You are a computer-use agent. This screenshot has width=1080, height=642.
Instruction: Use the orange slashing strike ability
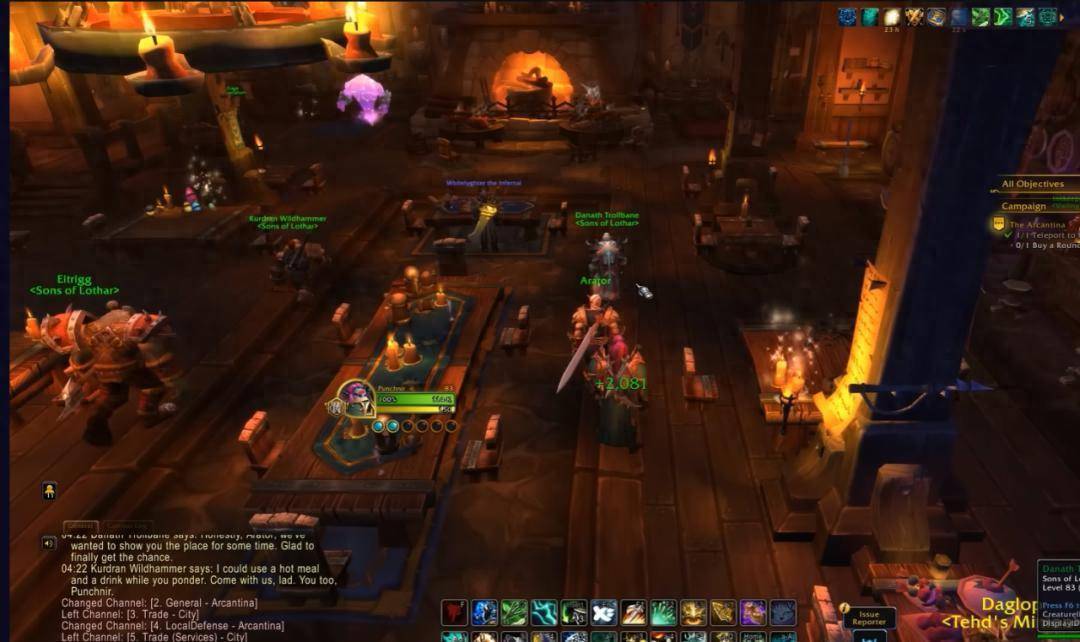pos(633,612)
